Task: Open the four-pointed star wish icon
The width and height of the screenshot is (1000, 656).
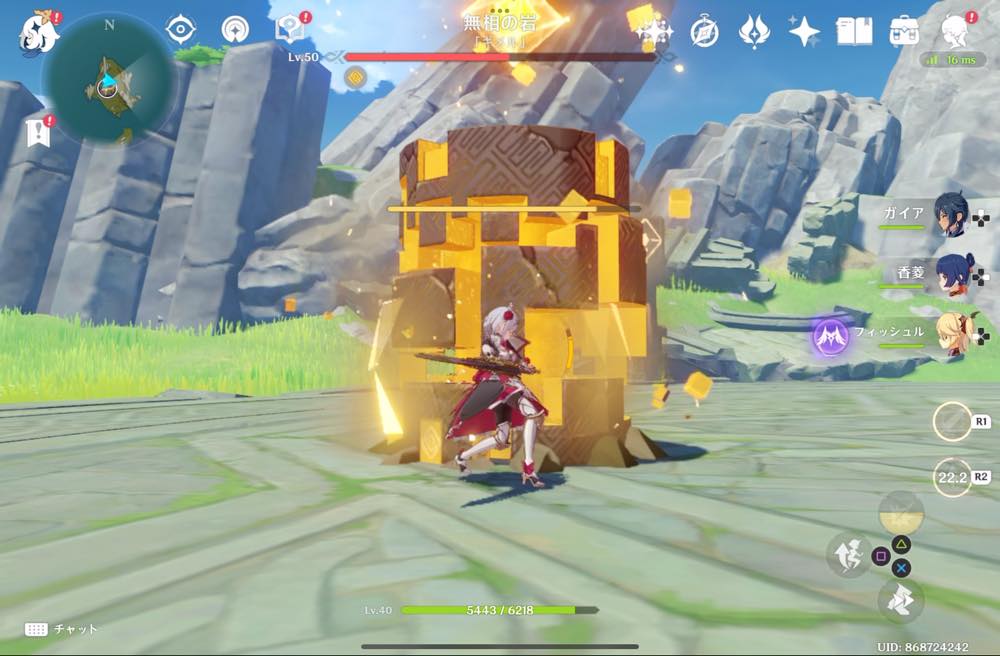Action: tap(804, 31)
